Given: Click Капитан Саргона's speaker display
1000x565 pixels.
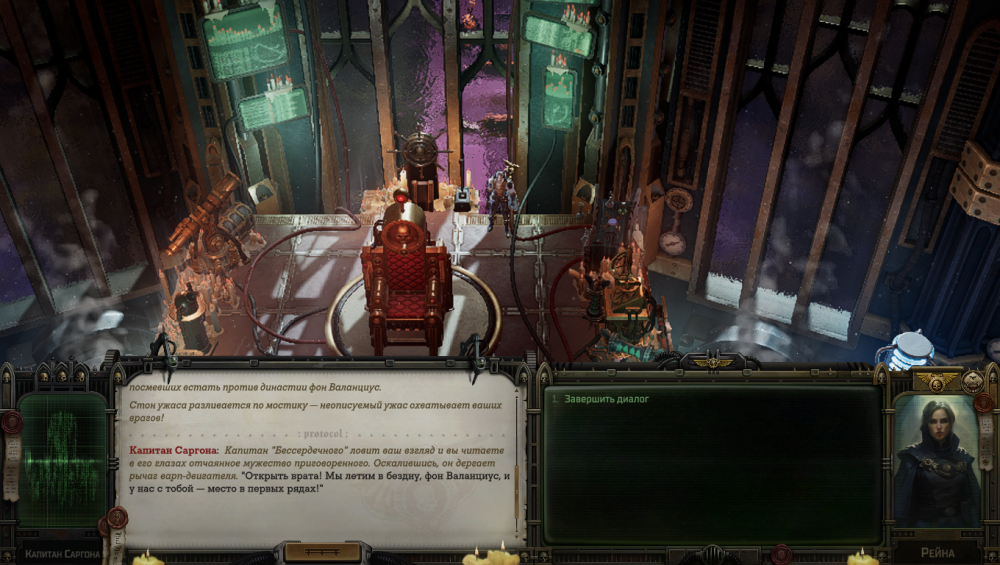Looking at the screenshot, I should (x=62, y=459).
